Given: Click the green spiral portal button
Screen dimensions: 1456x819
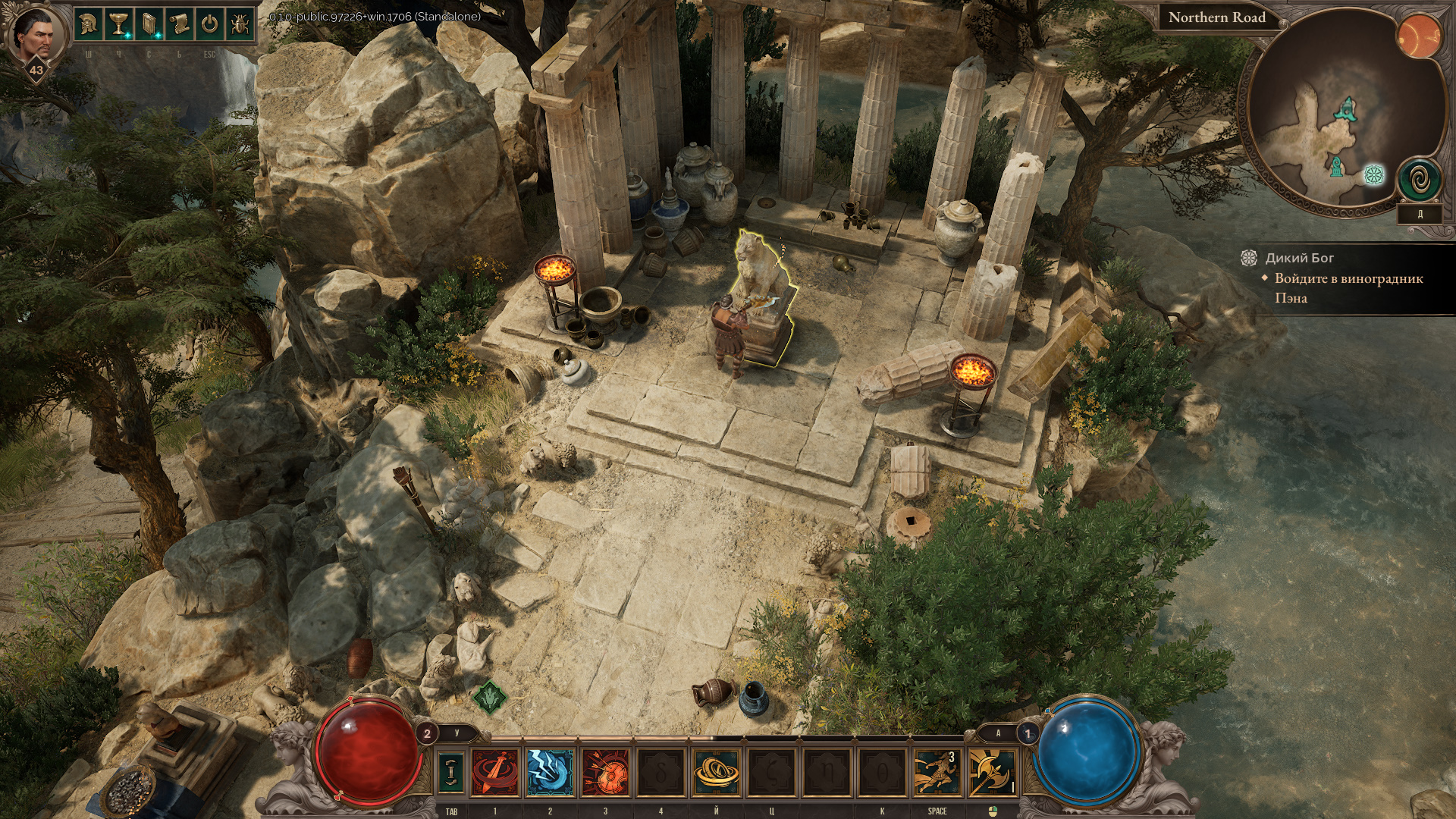Looking at the screenshot, I should point(1419,180).
